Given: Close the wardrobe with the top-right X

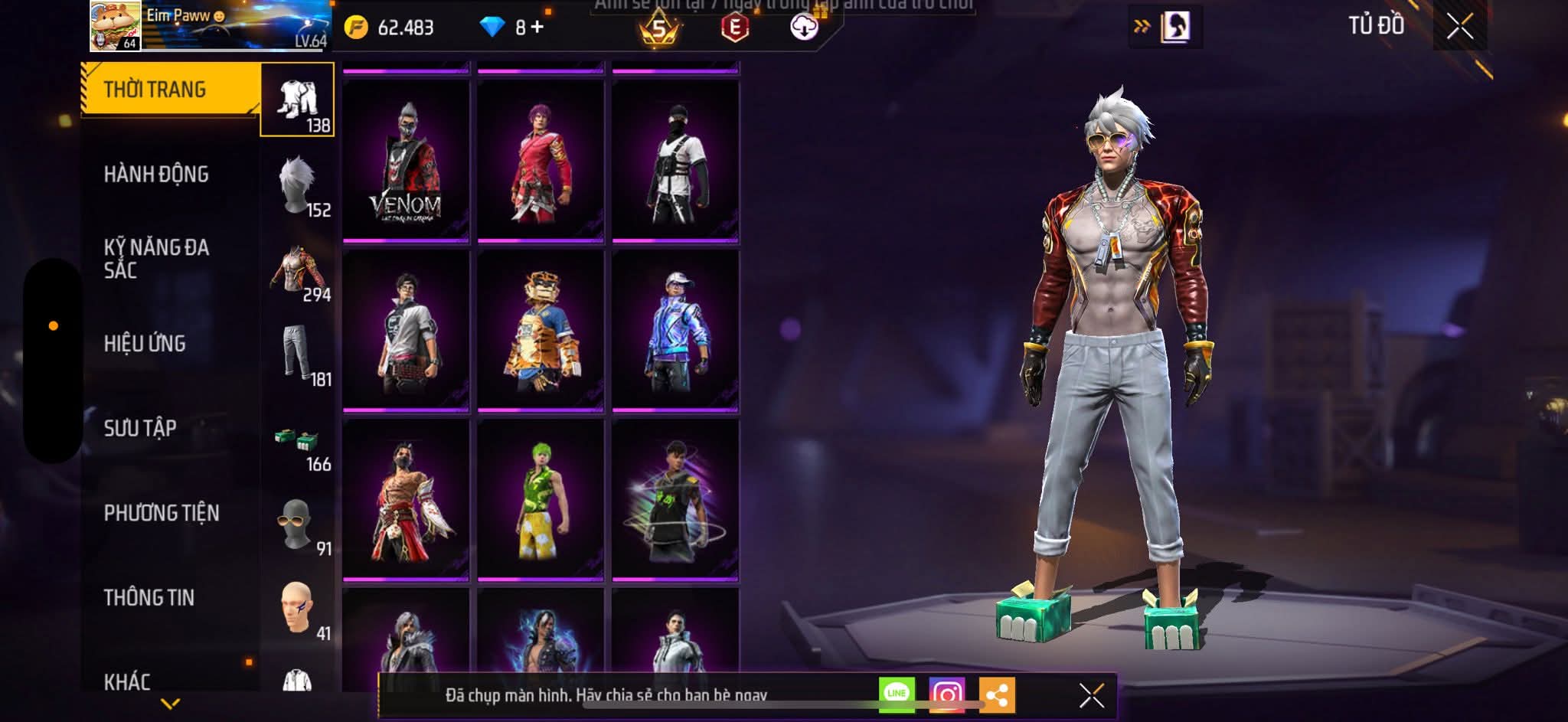Looking at the screenshot, I should click(1459, 27).
